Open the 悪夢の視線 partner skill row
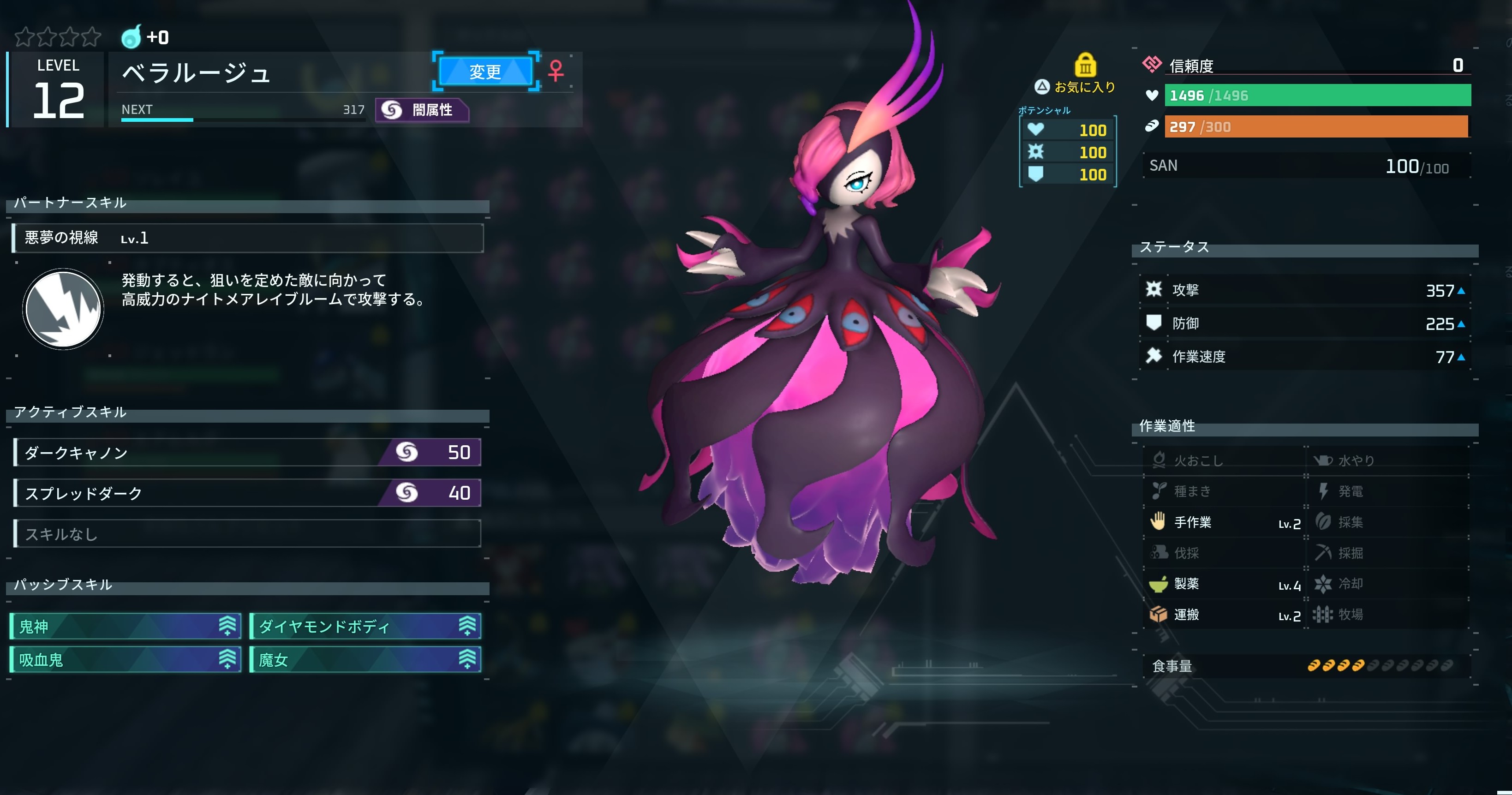This screenshot has height=795, width=1512. tap(247, 238)
